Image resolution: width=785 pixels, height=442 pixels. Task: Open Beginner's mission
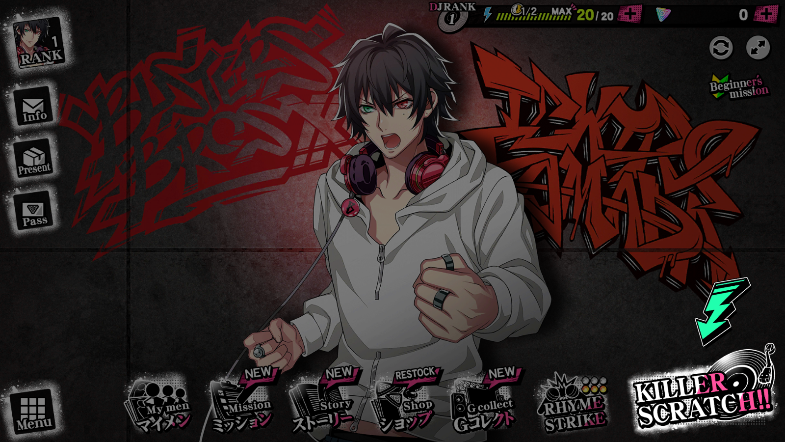pyautogui.click(x=740, y=87)
